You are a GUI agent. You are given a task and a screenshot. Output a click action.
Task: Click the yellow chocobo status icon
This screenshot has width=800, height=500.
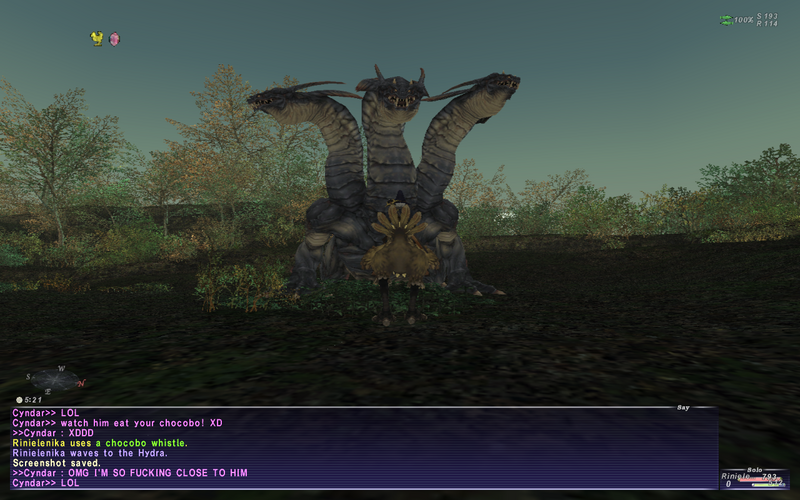point(97,38)
